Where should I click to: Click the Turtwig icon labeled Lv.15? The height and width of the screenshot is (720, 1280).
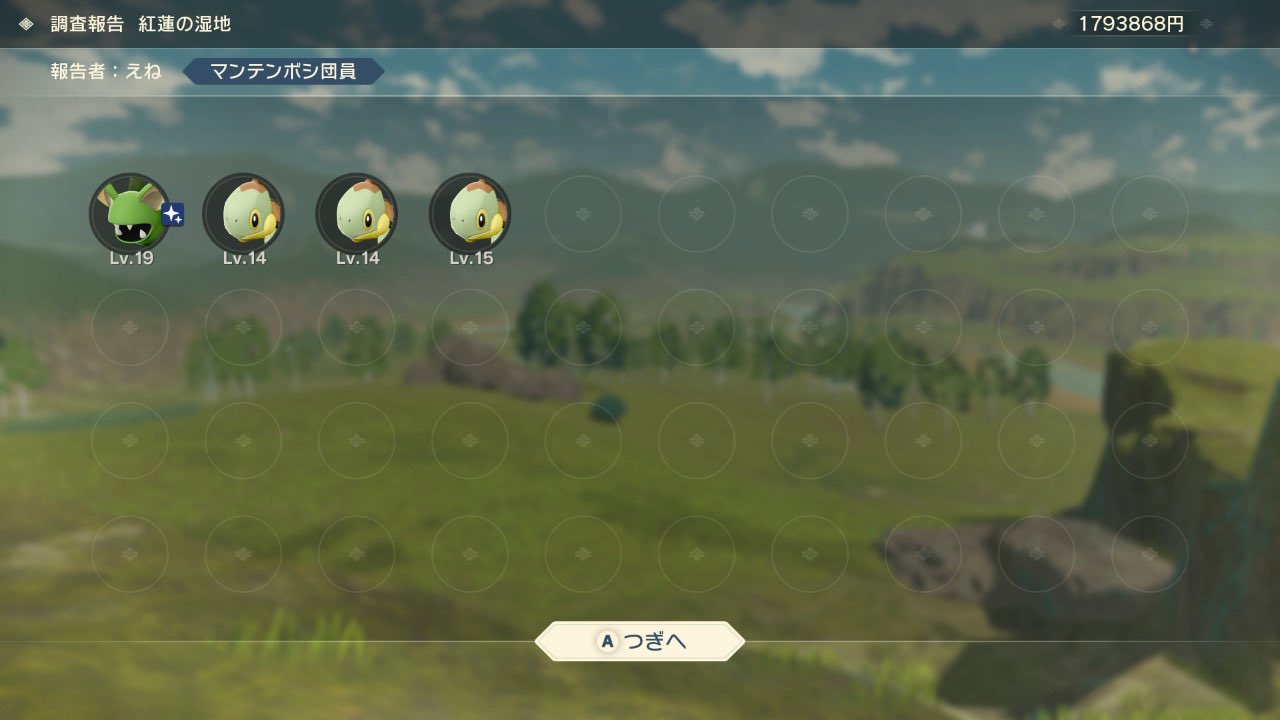(x=470, y=213)
